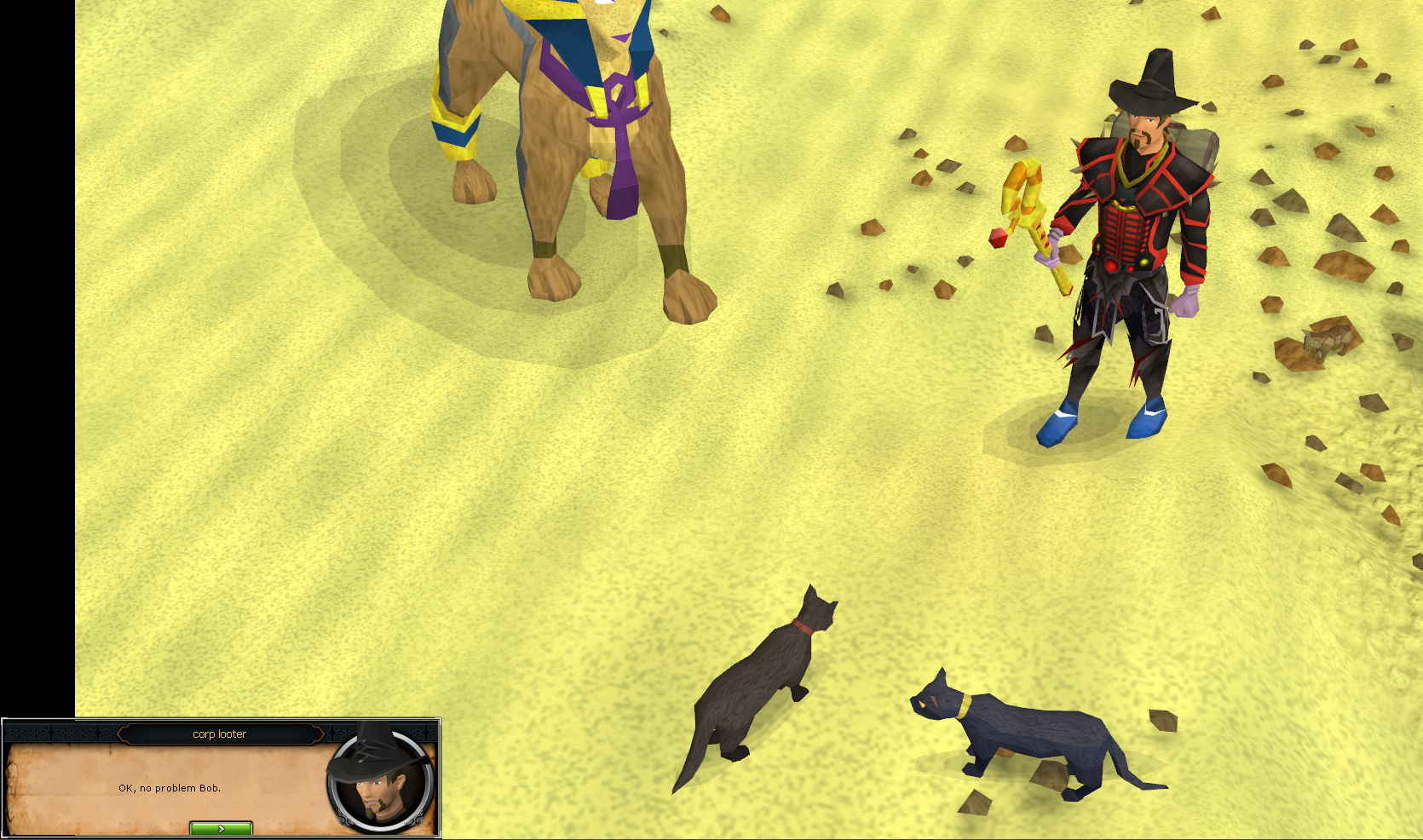1423x840 pixels.
Task: Click the green continue arrow button
Action: click(220, 827)
